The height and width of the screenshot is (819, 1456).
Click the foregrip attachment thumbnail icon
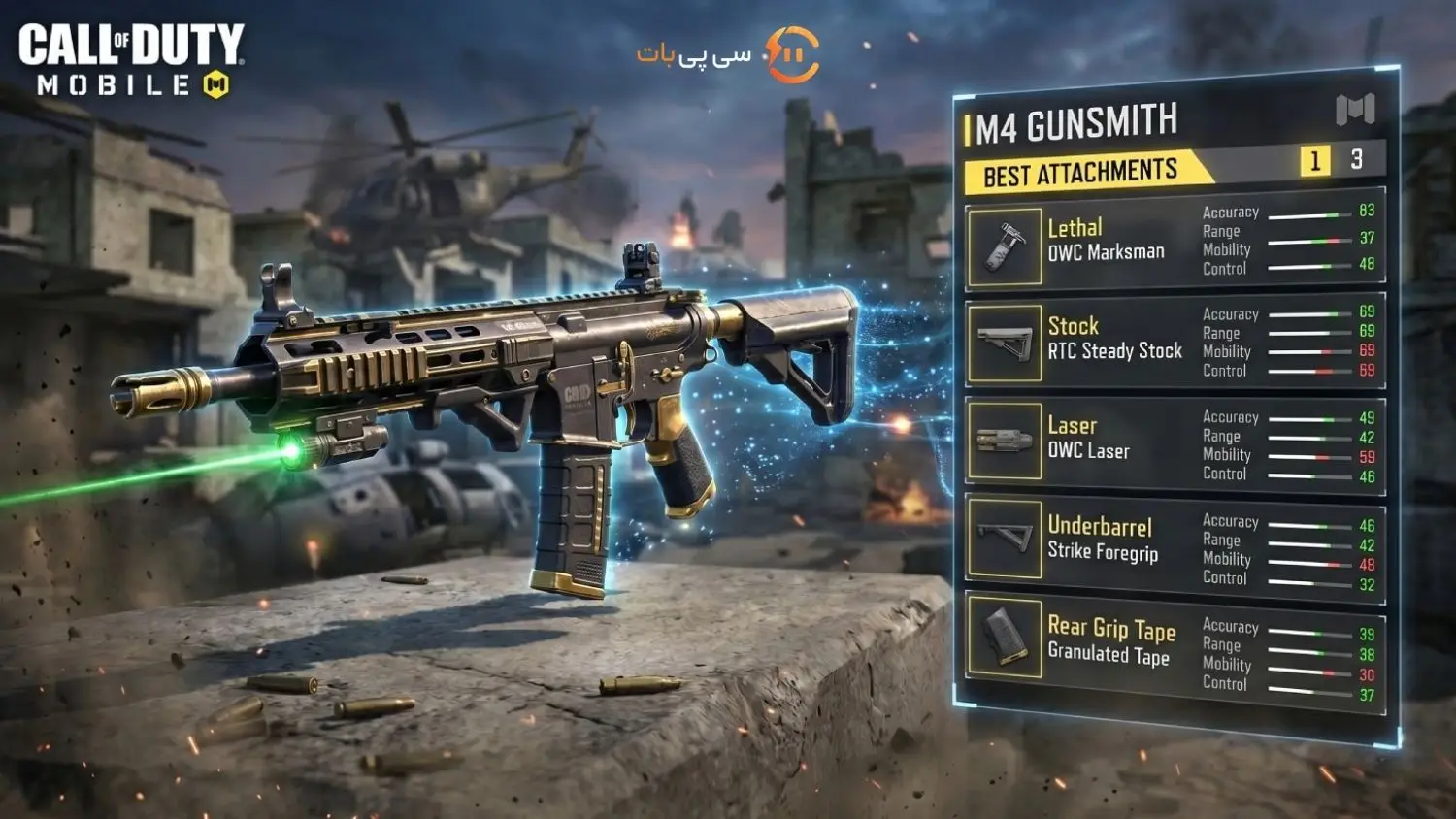(1005, 539)
